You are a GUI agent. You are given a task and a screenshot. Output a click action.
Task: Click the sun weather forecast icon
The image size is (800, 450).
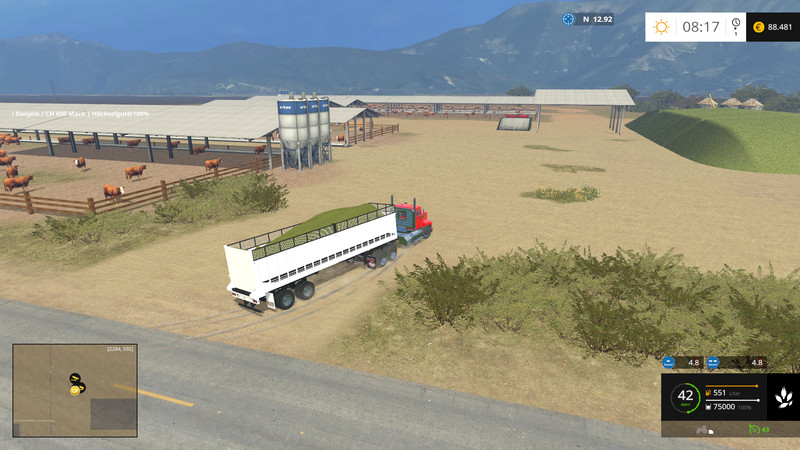(661, 27)
